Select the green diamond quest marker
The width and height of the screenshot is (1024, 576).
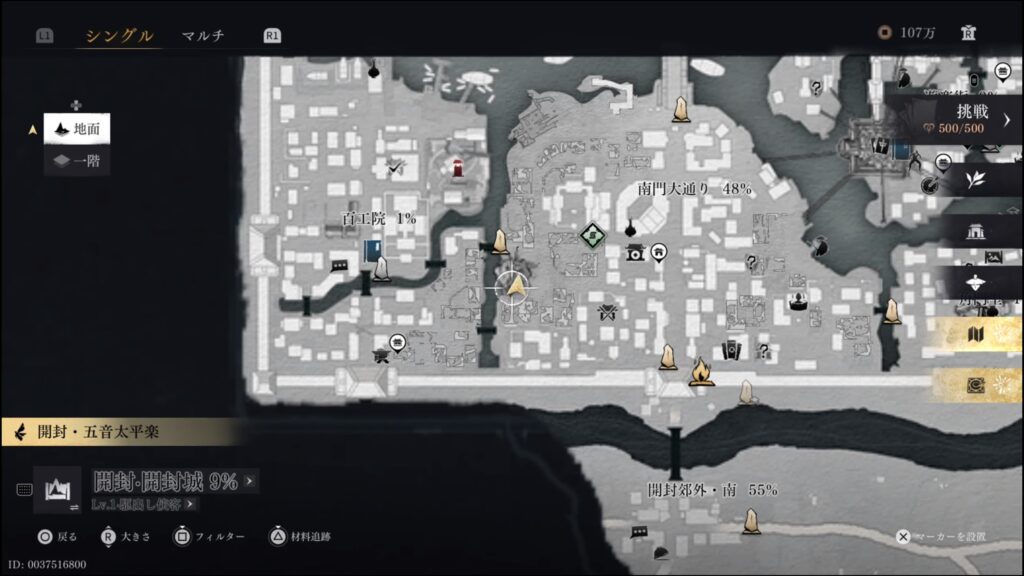coord(592,236)
